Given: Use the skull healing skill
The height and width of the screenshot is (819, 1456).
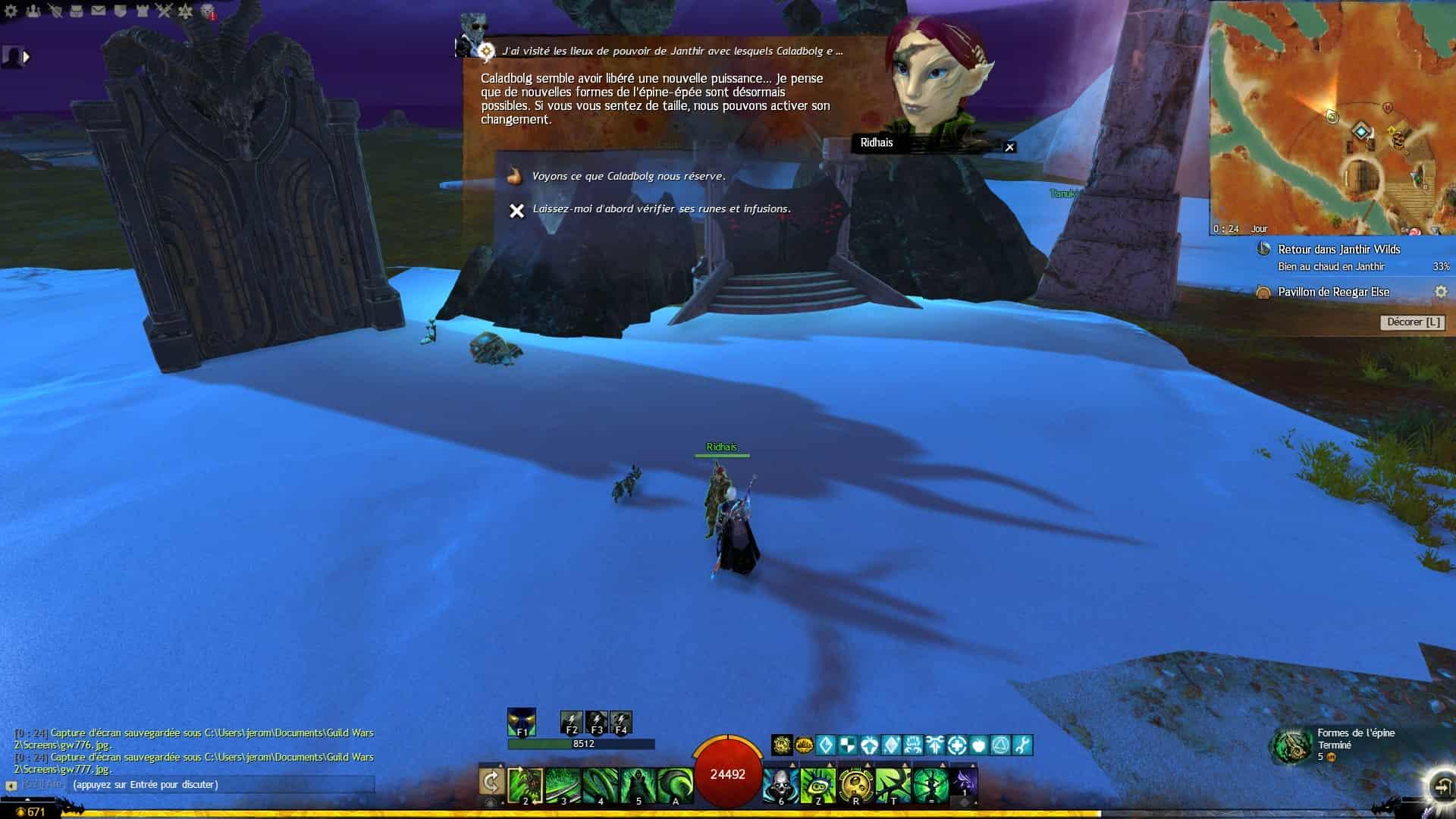Looking at the screenshot, I should pyautogui.click(x=780, y=783).
